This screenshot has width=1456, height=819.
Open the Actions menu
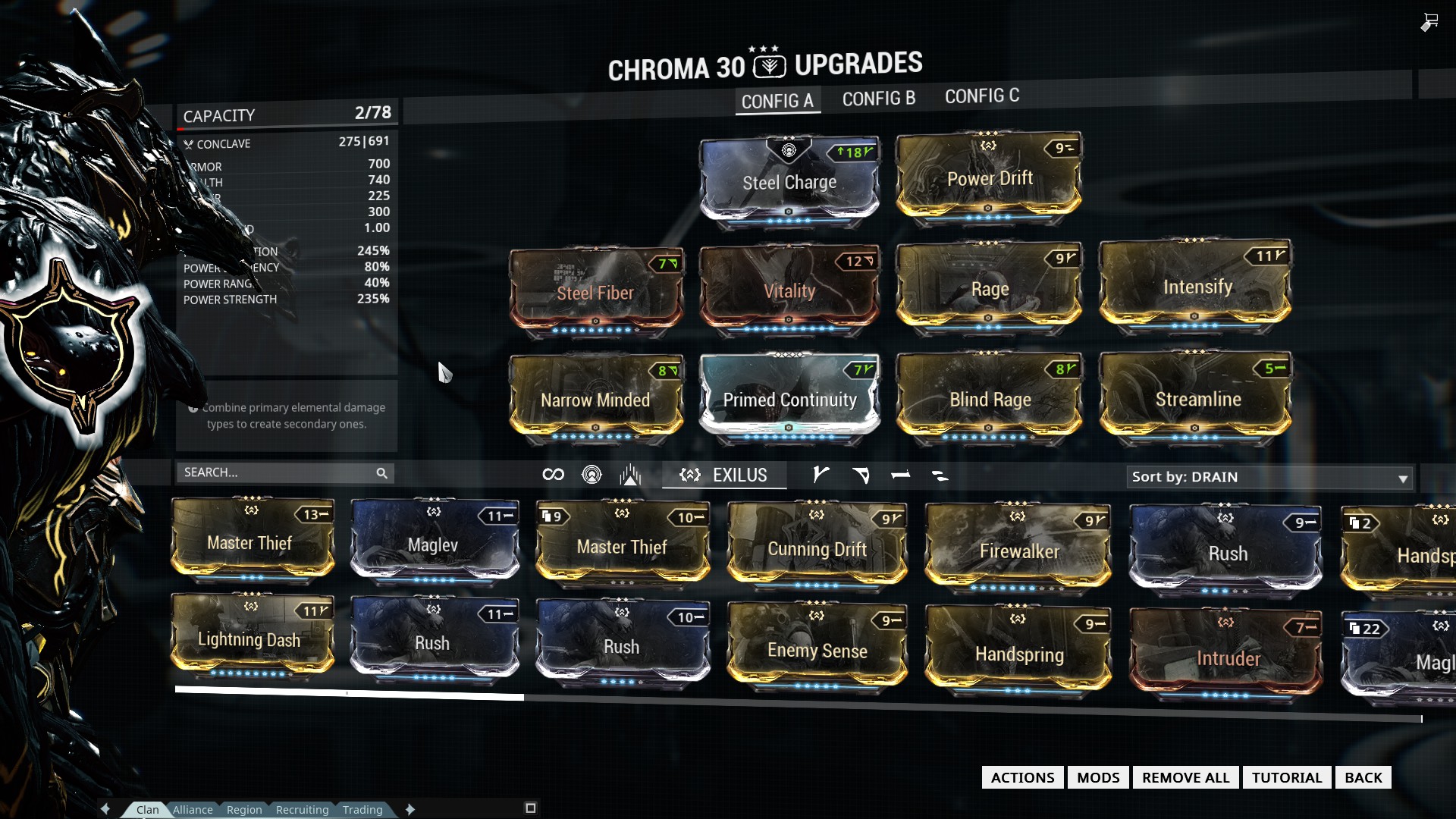pyautogui.click(x=1022, y=777)
